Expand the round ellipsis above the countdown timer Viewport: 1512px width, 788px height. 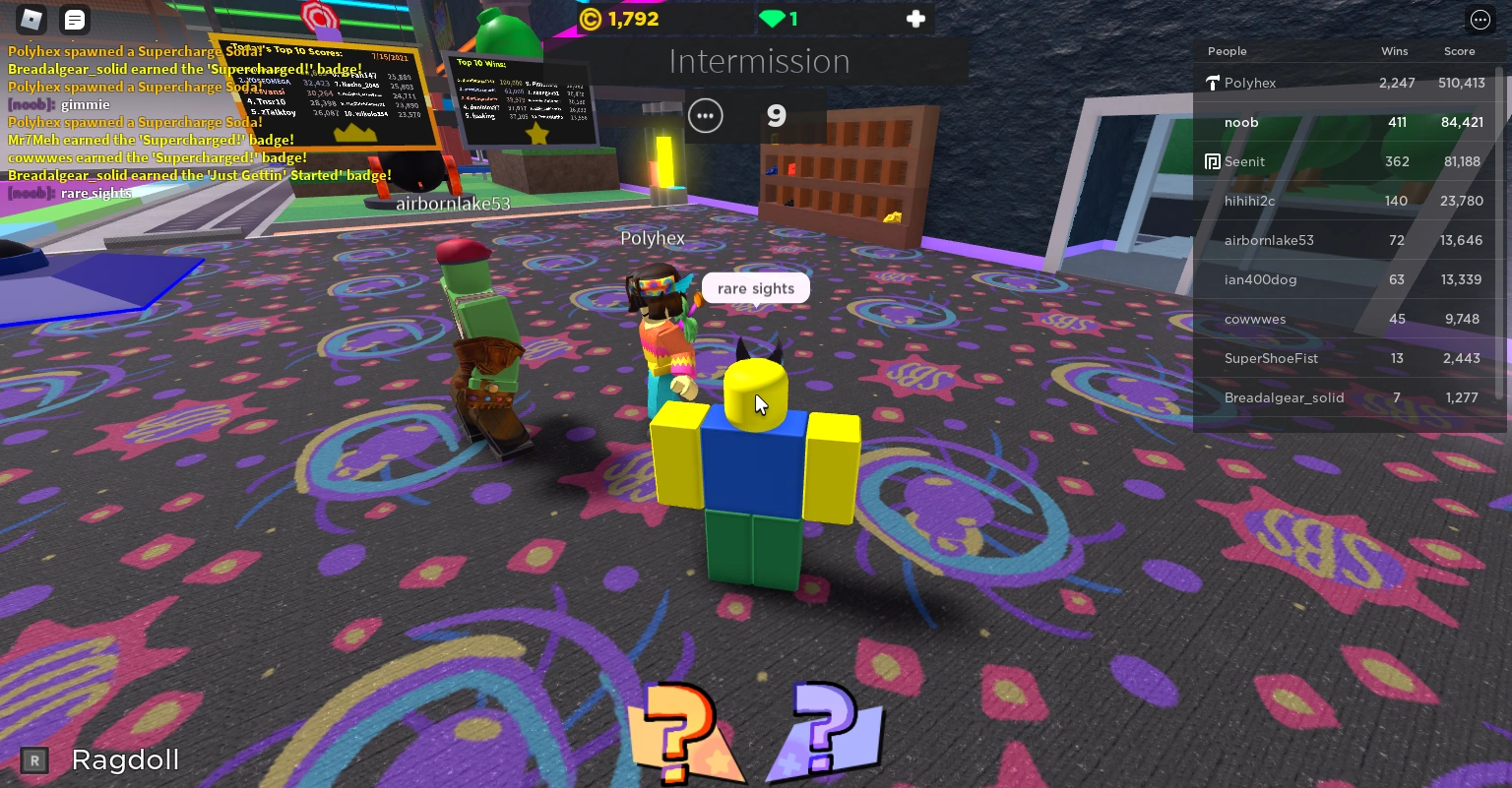706,115
